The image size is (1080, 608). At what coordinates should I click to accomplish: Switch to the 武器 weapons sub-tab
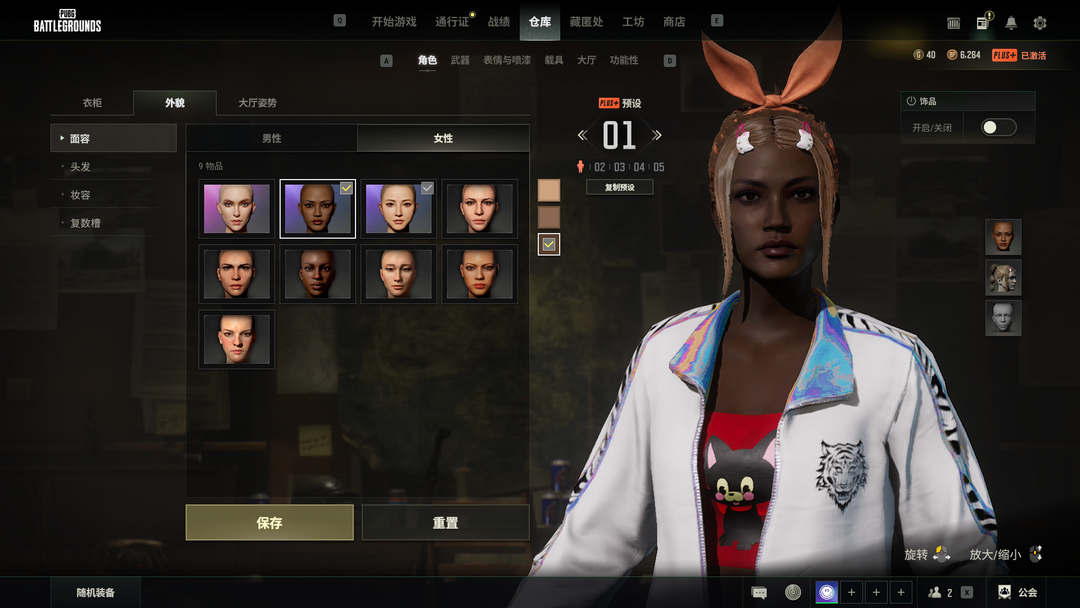(x=460, y=60)
